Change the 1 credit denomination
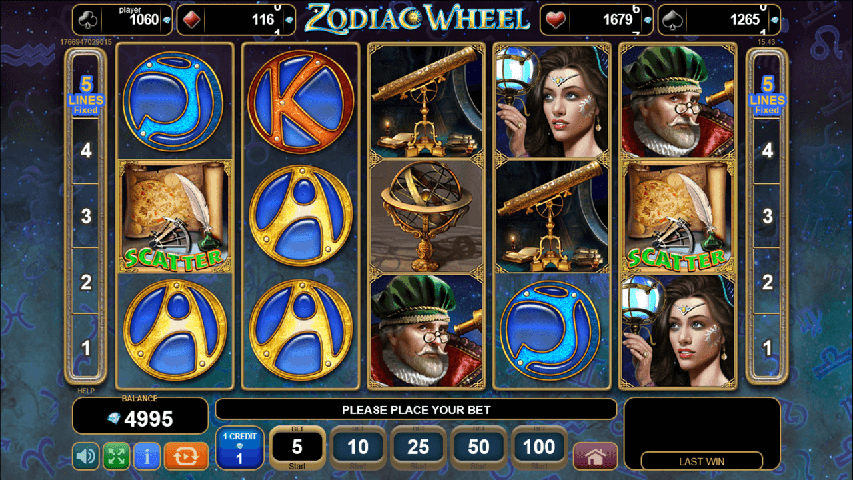 [240, 448]
